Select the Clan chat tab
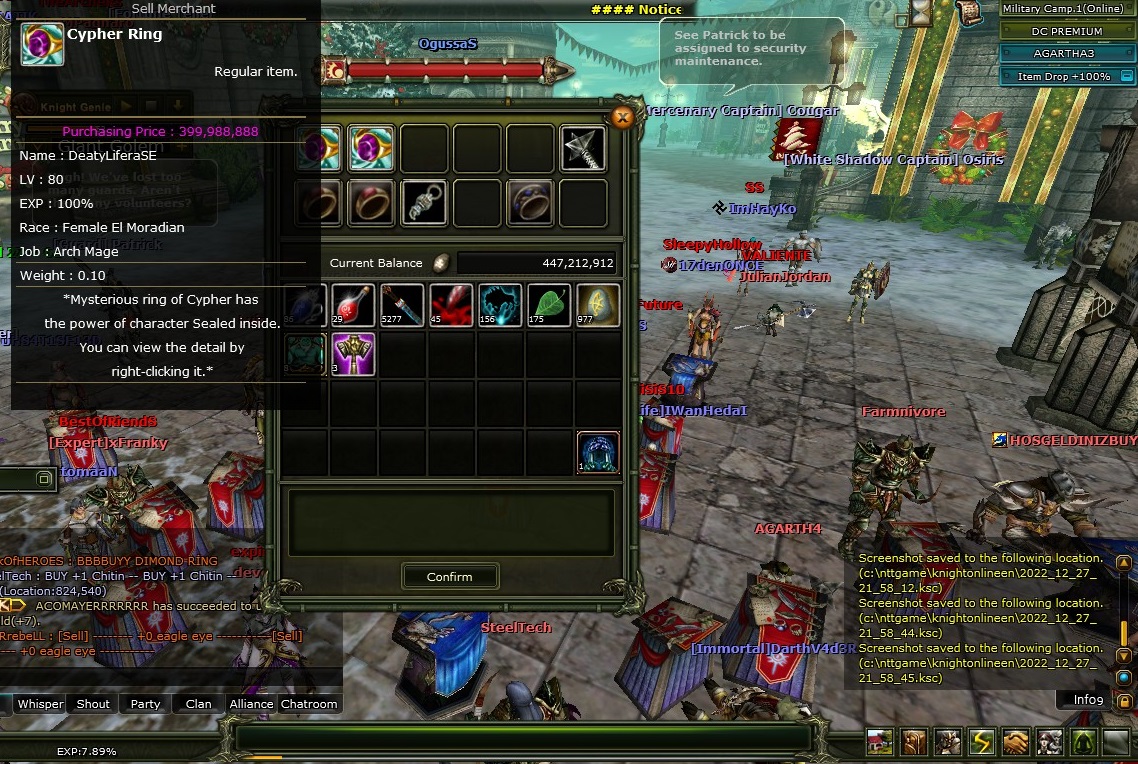The width and height of the screenshot is (1138, 764). tap(198, 704)
